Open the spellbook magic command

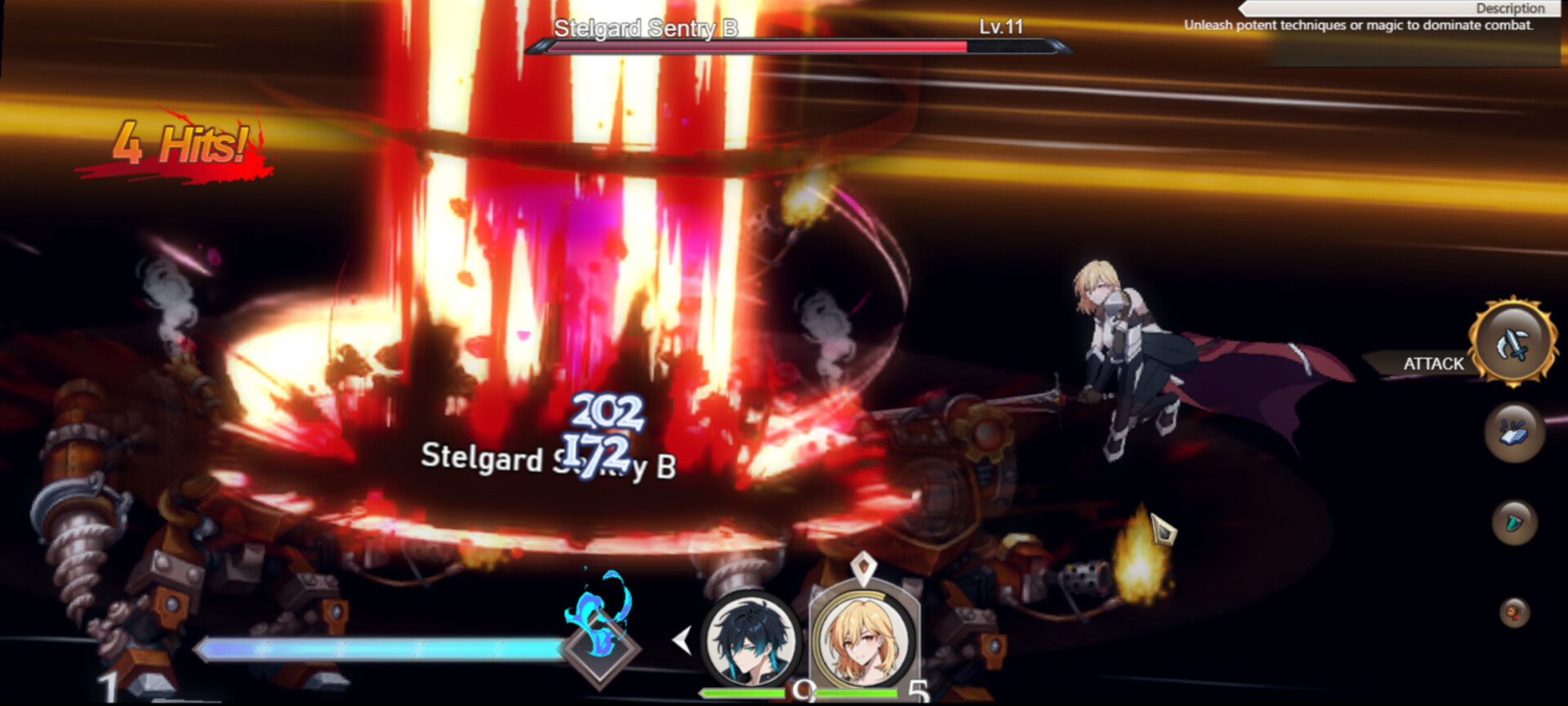1513,433
